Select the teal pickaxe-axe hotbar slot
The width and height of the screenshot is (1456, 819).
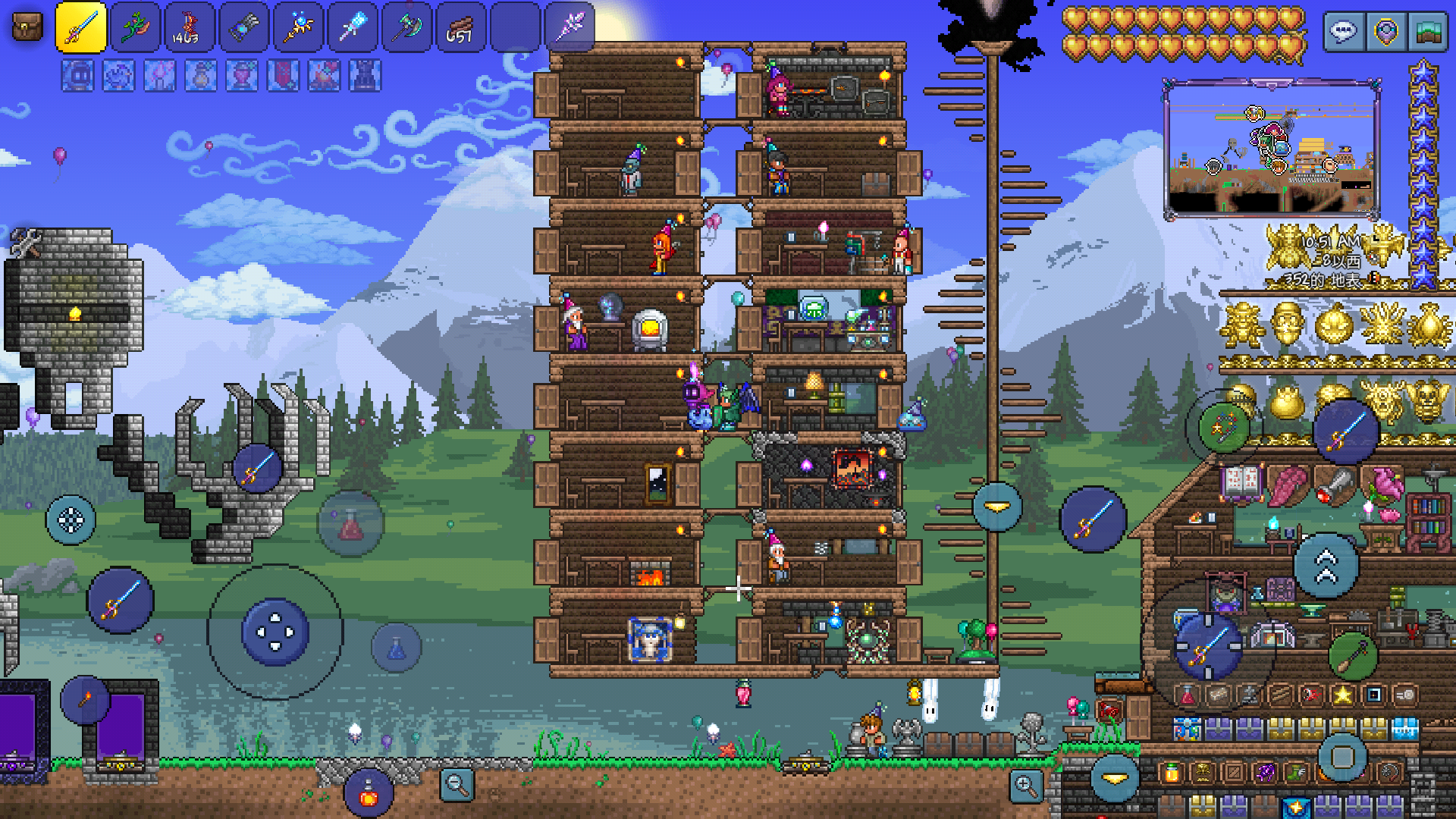coord(406,28)
